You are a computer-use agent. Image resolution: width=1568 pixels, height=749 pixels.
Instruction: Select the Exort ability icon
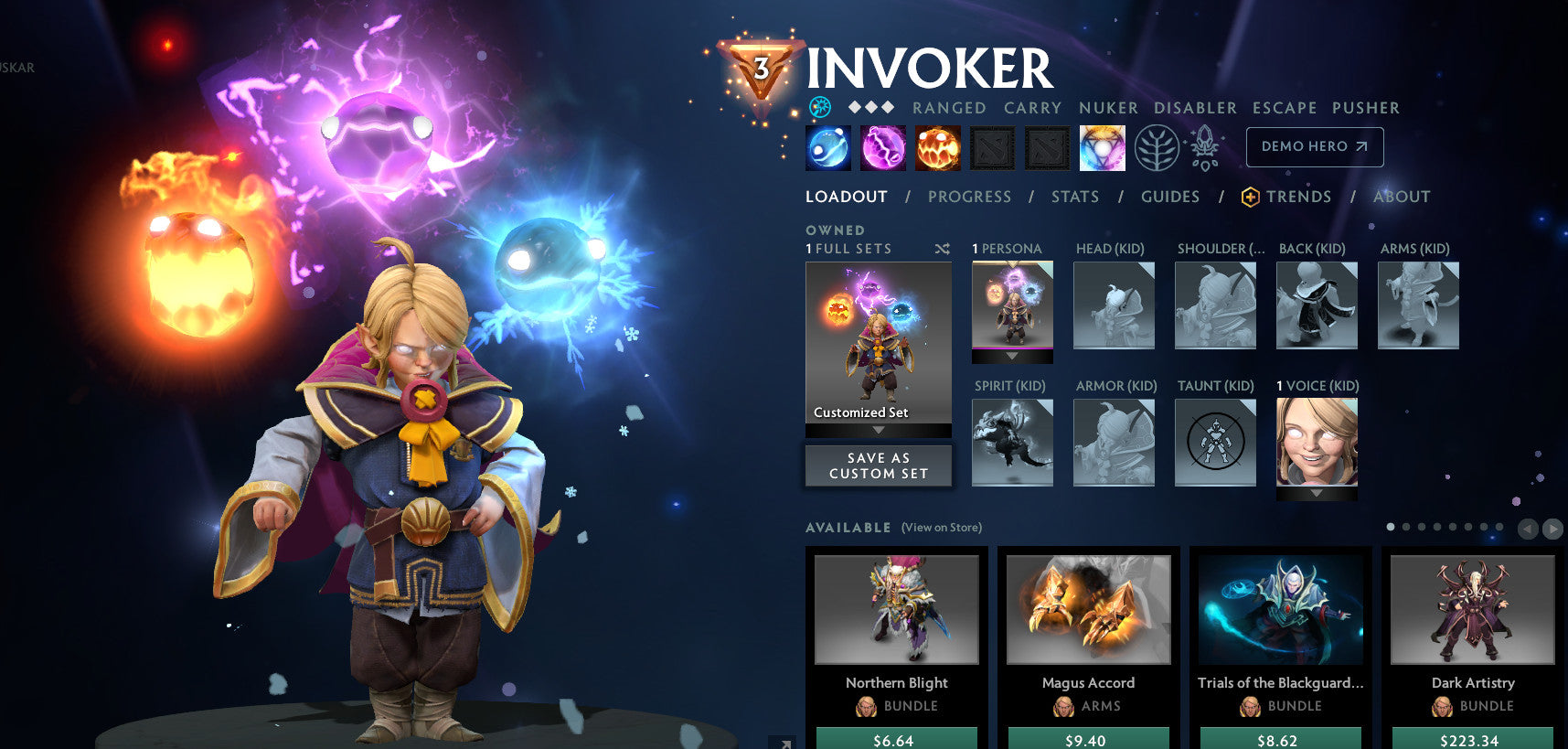point(937,147)
